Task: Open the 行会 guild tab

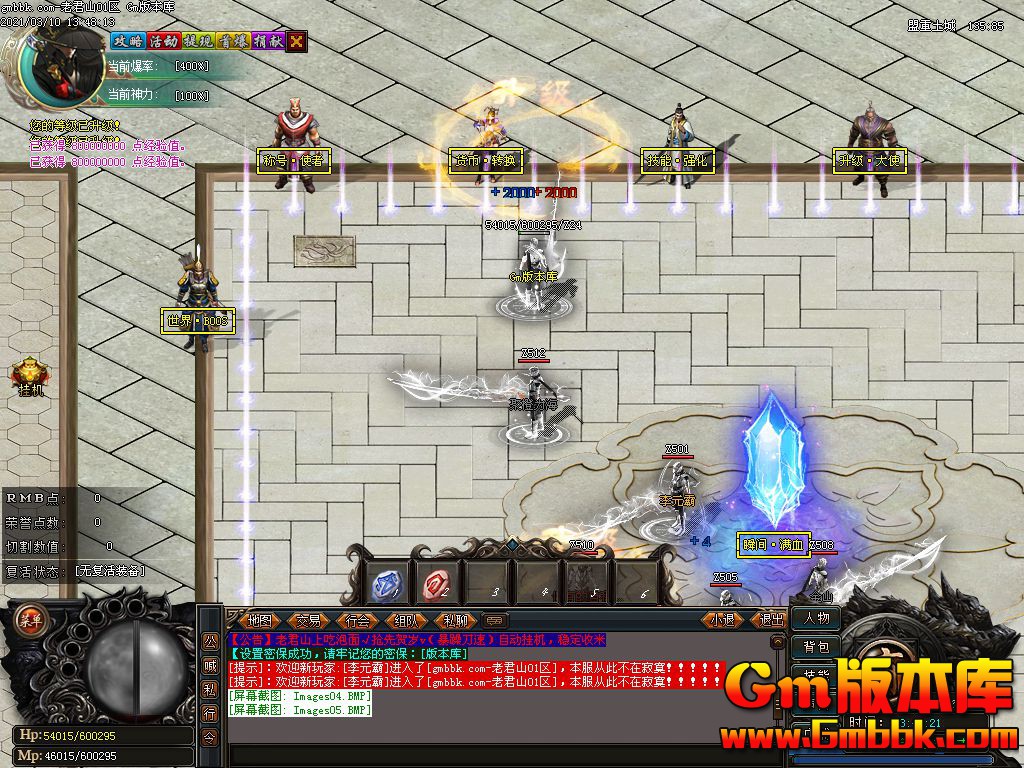Action: [x=358, y=620]
